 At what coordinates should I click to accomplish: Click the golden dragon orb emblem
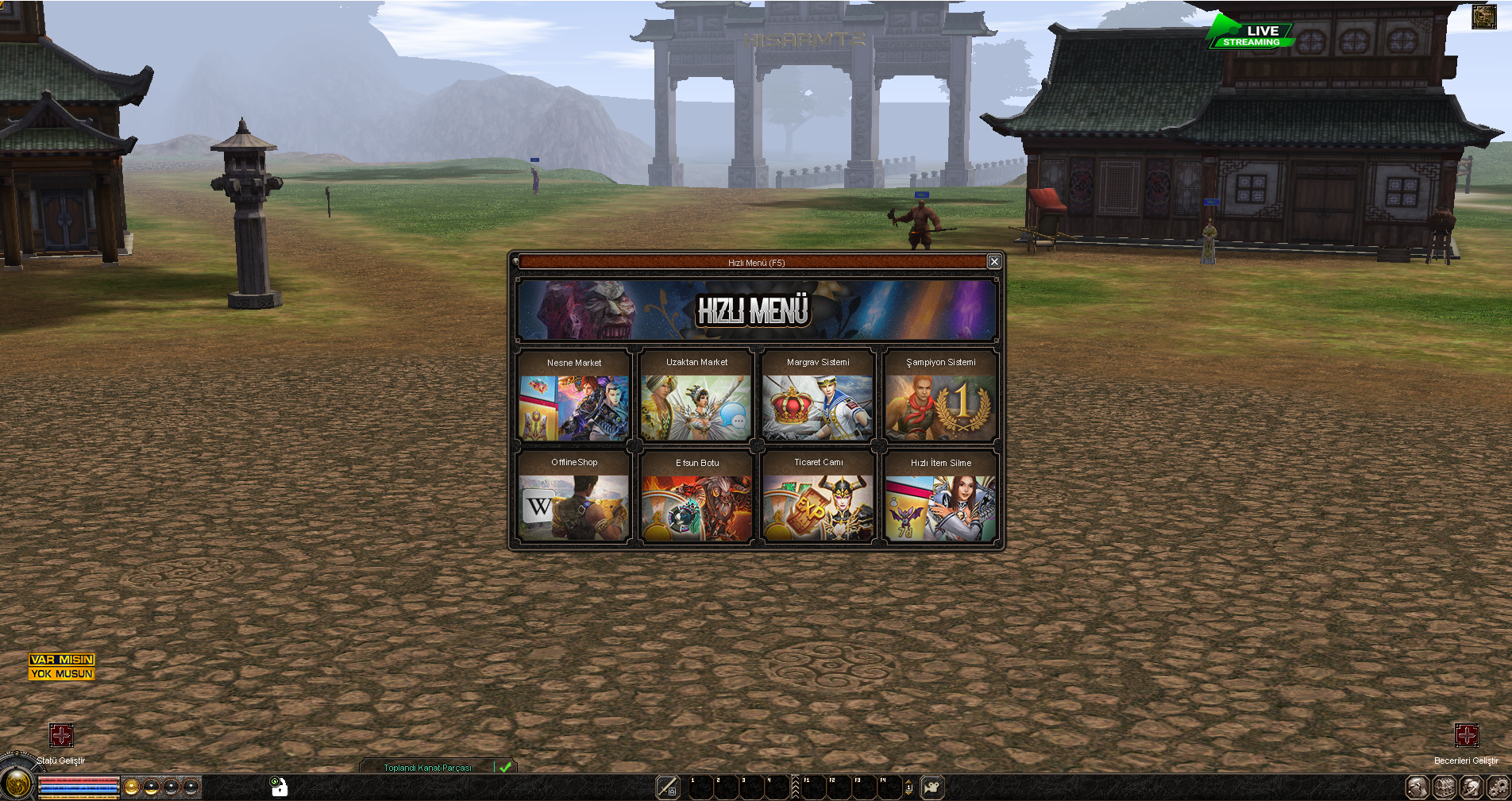tap(16, 784)
